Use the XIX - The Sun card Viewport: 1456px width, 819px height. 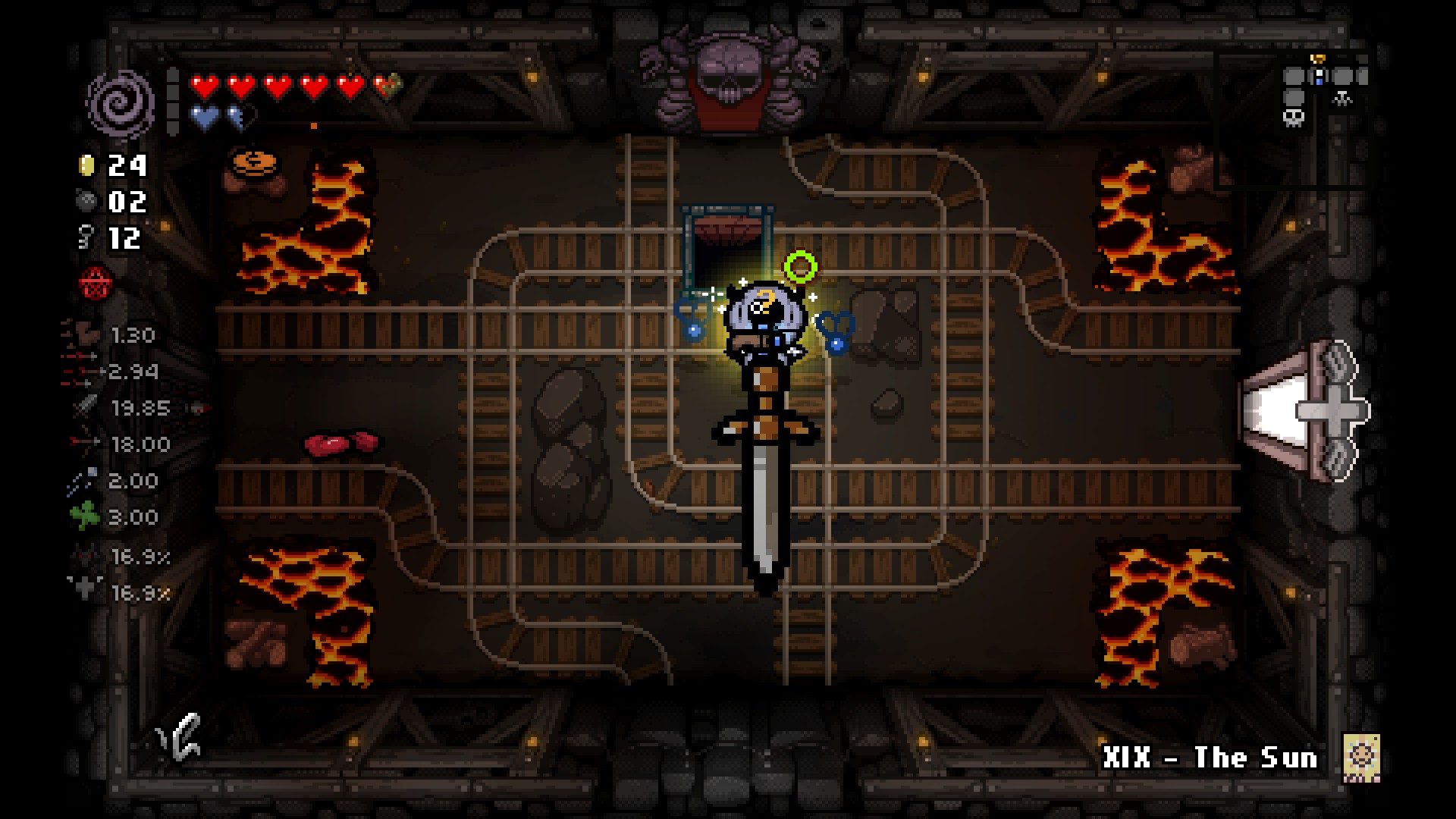coord(1361,757)
